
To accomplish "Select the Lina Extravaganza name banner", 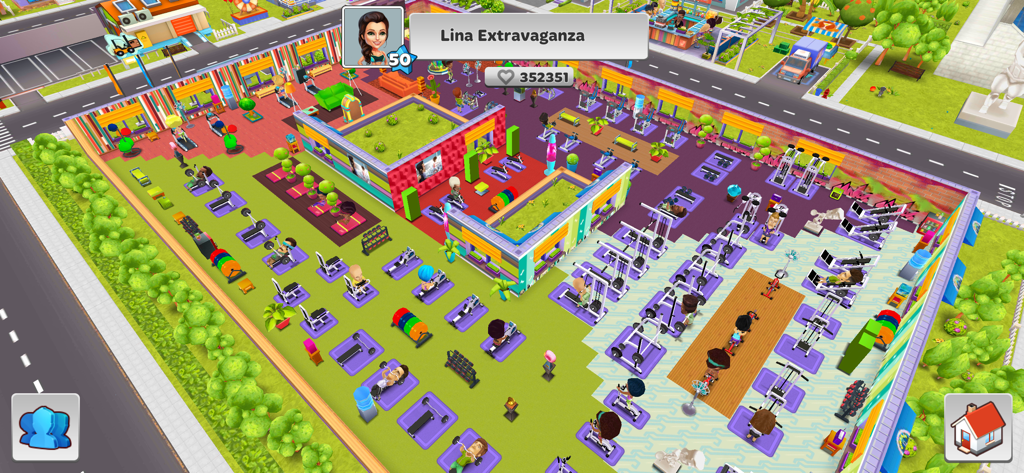I will click(x=528, y=36).
